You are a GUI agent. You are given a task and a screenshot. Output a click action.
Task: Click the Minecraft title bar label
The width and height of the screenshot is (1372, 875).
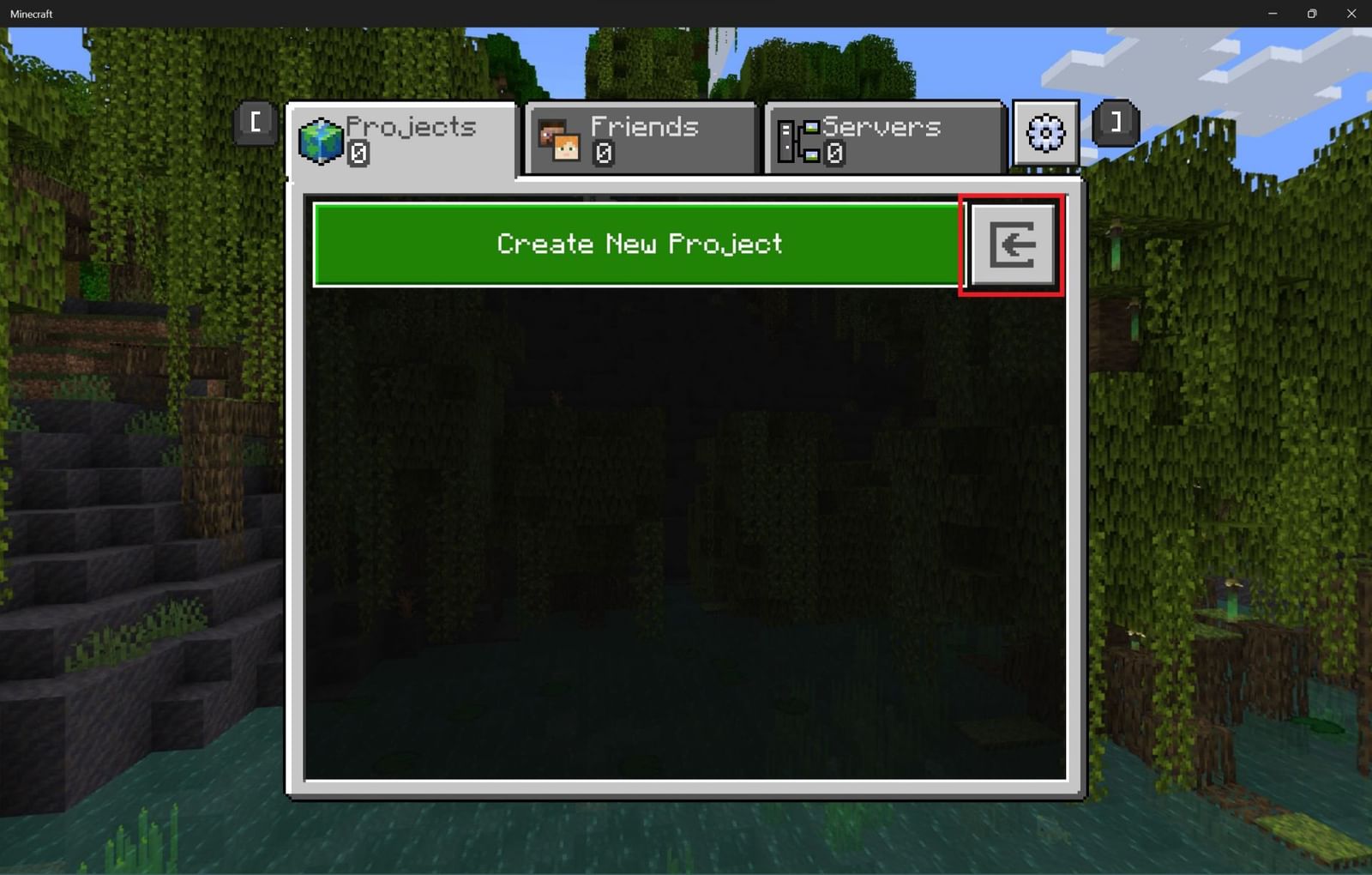click(x=30, y=14)
